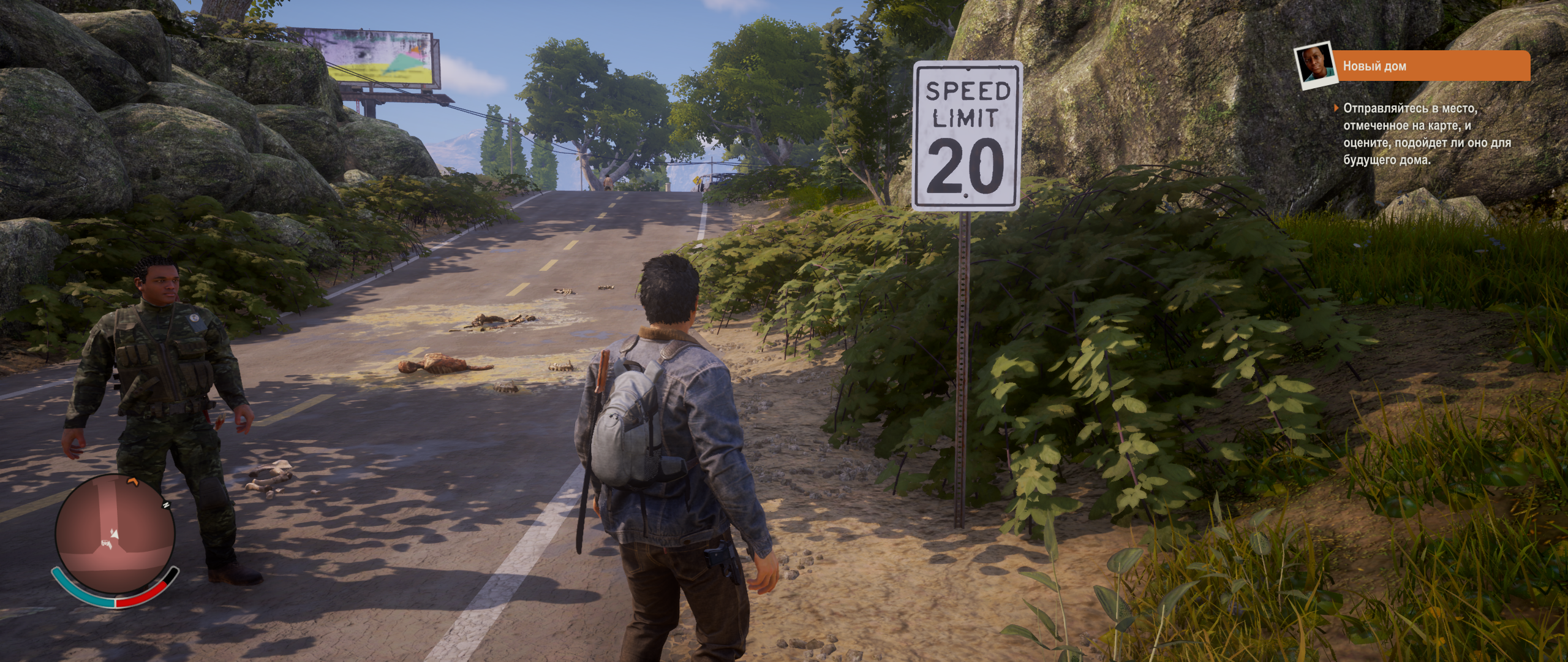Select the "Новый дом" quest tracker header
Viewport: 1568px width, 662px height.
1431,66
